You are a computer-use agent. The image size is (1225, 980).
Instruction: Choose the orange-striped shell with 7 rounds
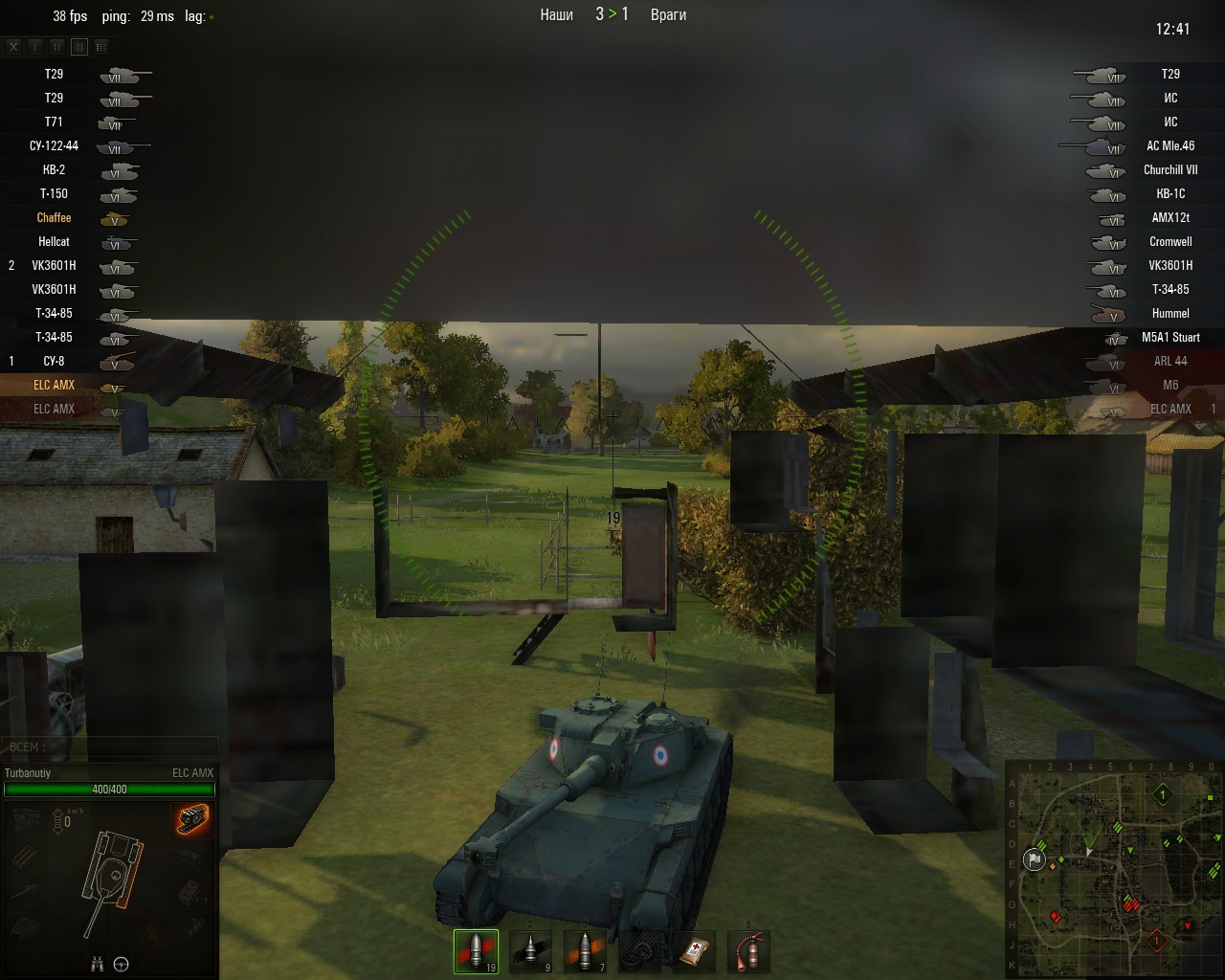[x=585, y=950]
